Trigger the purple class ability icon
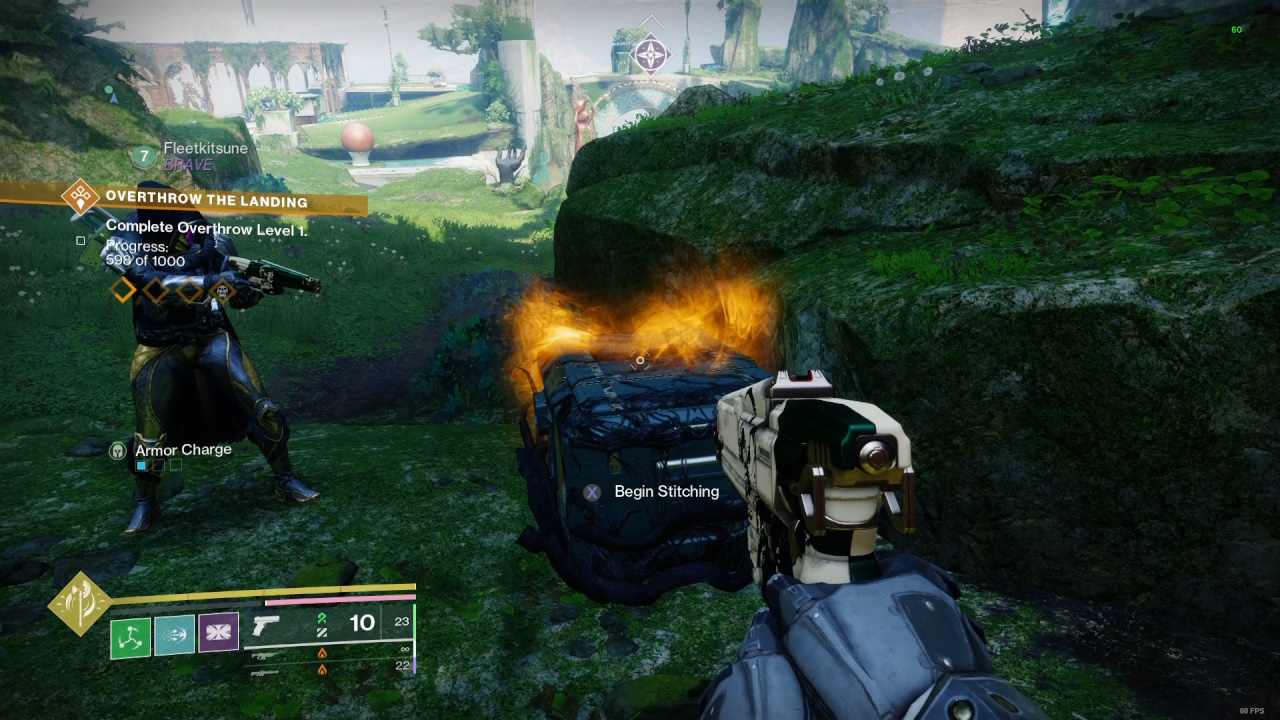Viewport: 1280px width, 720px height. click(218, 633)
